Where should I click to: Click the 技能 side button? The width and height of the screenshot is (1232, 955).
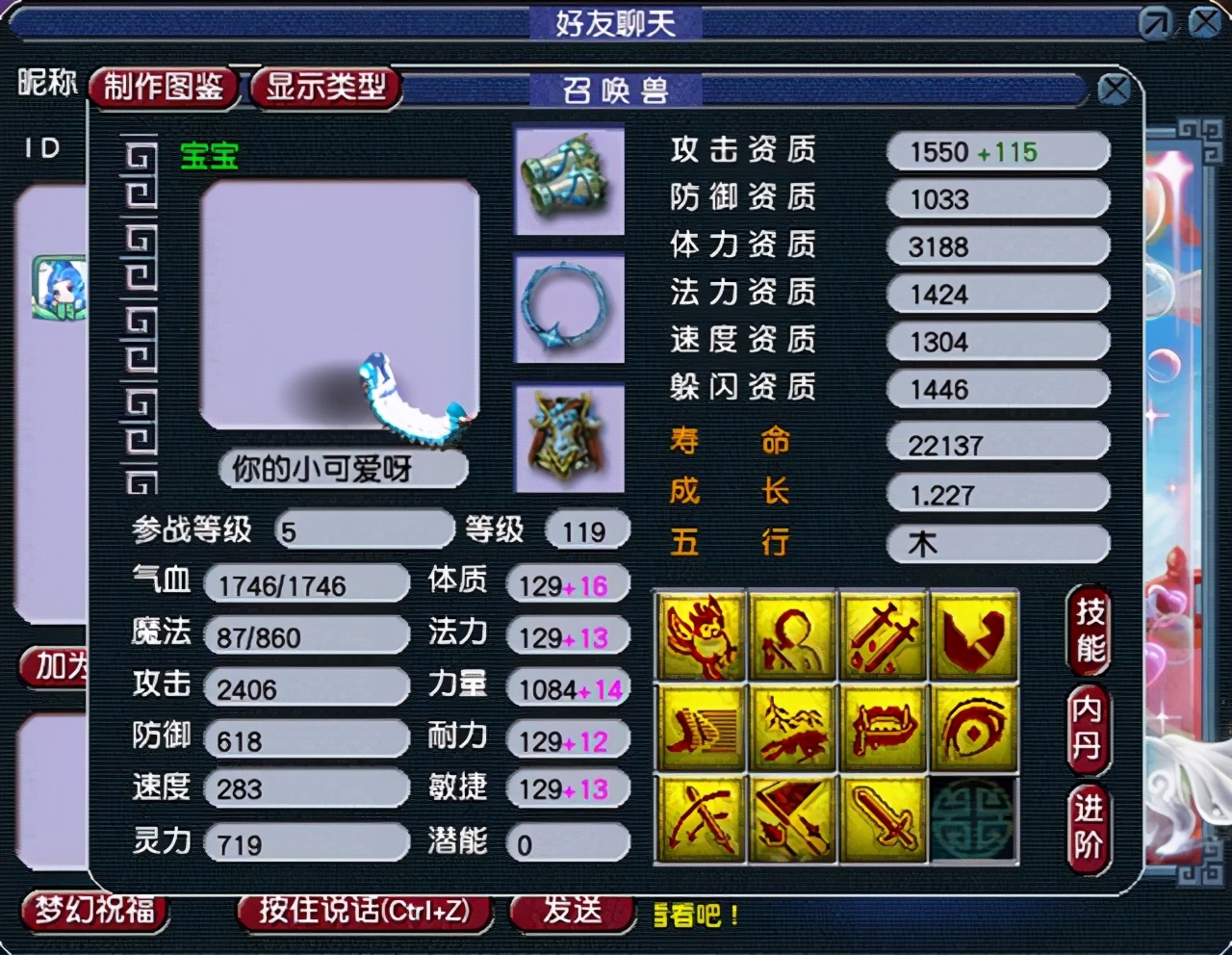coord(1089,631)
